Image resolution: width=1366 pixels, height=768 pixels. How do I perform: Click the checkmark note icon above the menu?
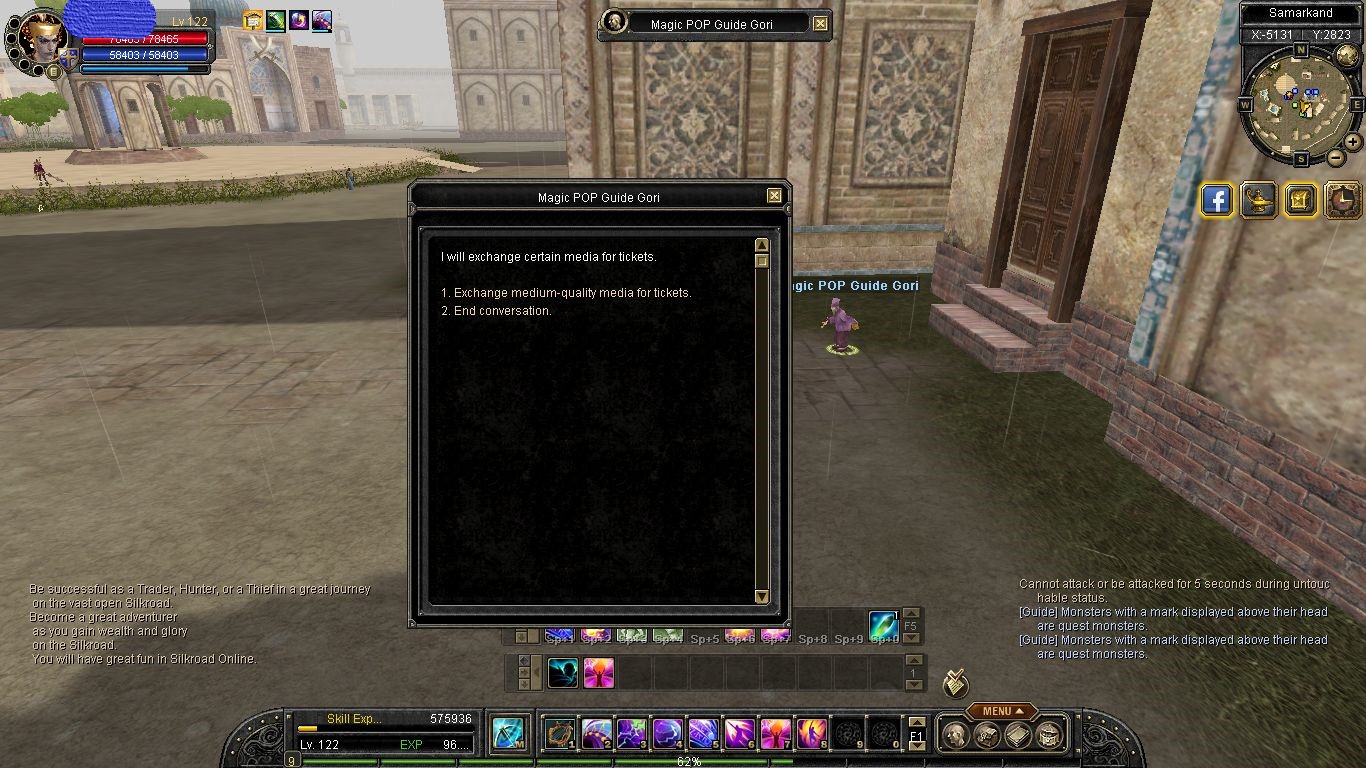(955, 683)
